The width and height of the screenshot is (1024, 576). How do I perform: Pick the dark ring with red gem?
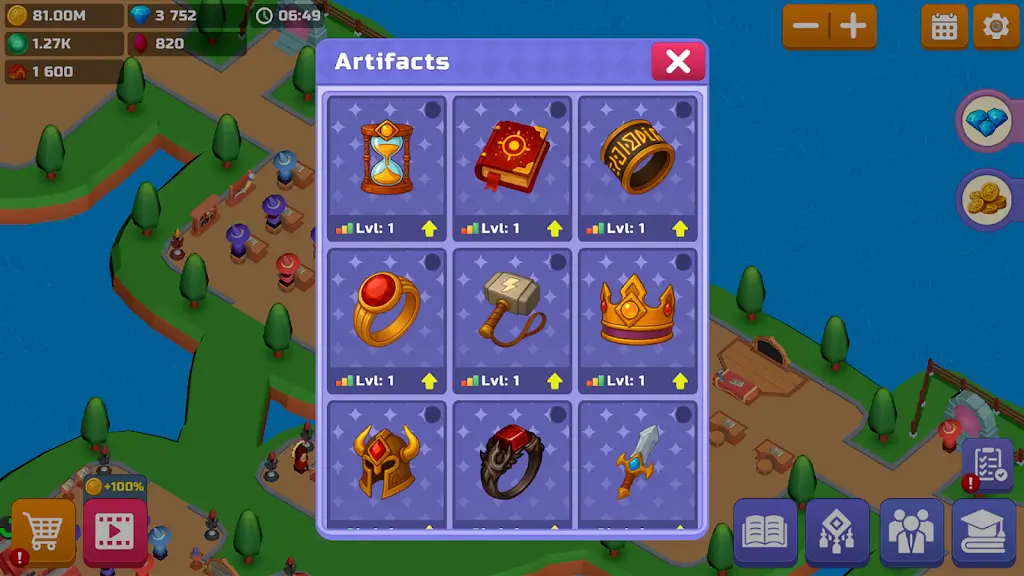(x=512, y=461)
